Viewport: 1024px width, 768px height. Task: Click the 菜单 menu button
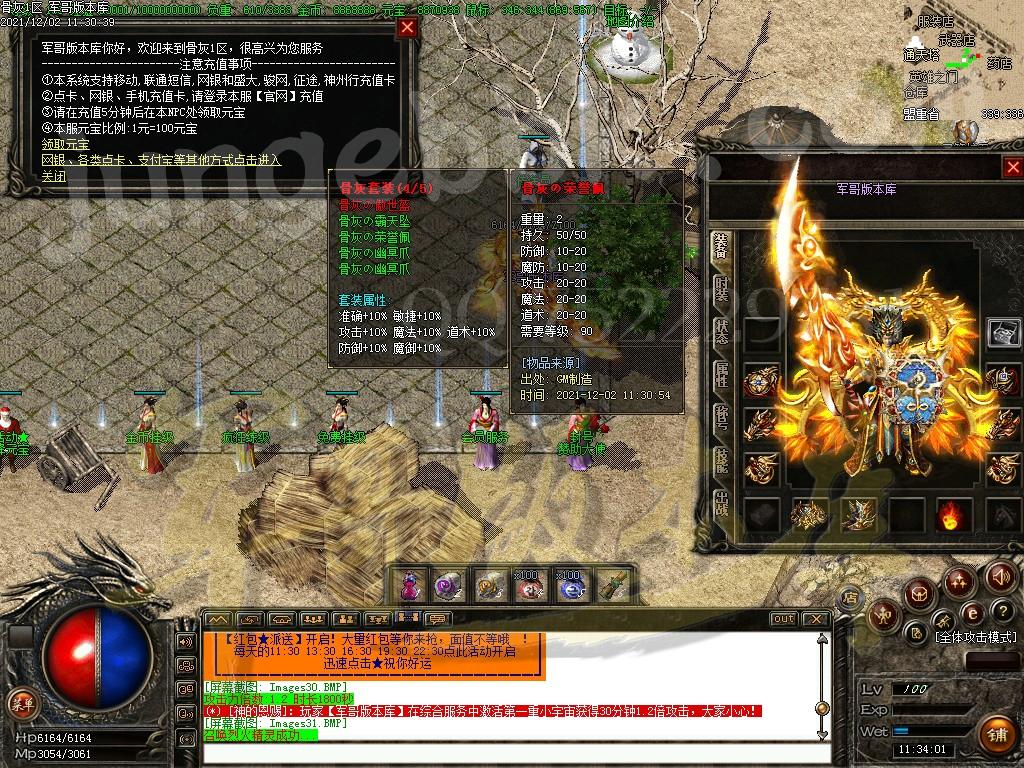(20, 700)
